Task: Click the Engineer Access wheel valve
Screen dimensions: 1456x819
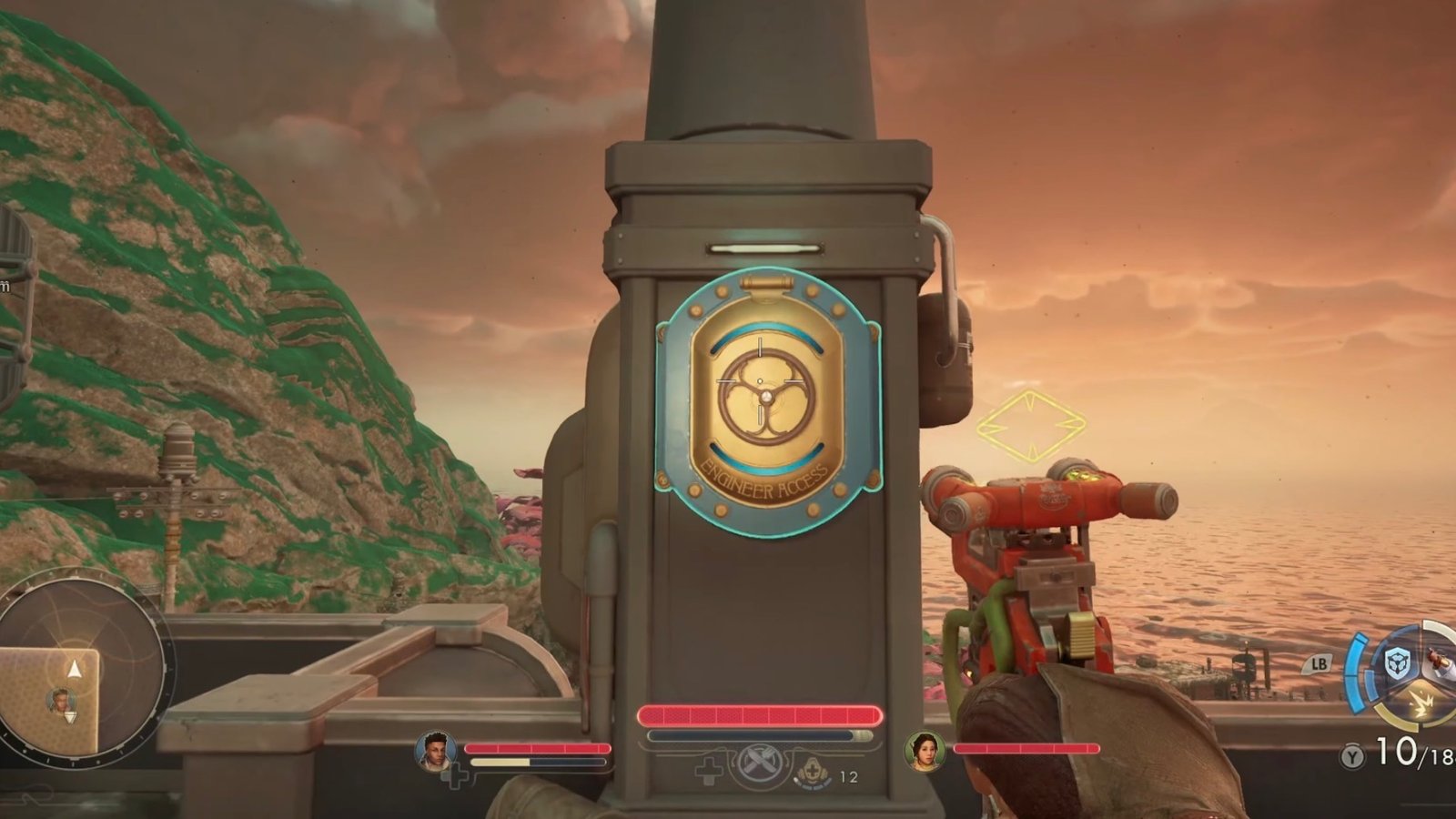Action: click(769, 394)
